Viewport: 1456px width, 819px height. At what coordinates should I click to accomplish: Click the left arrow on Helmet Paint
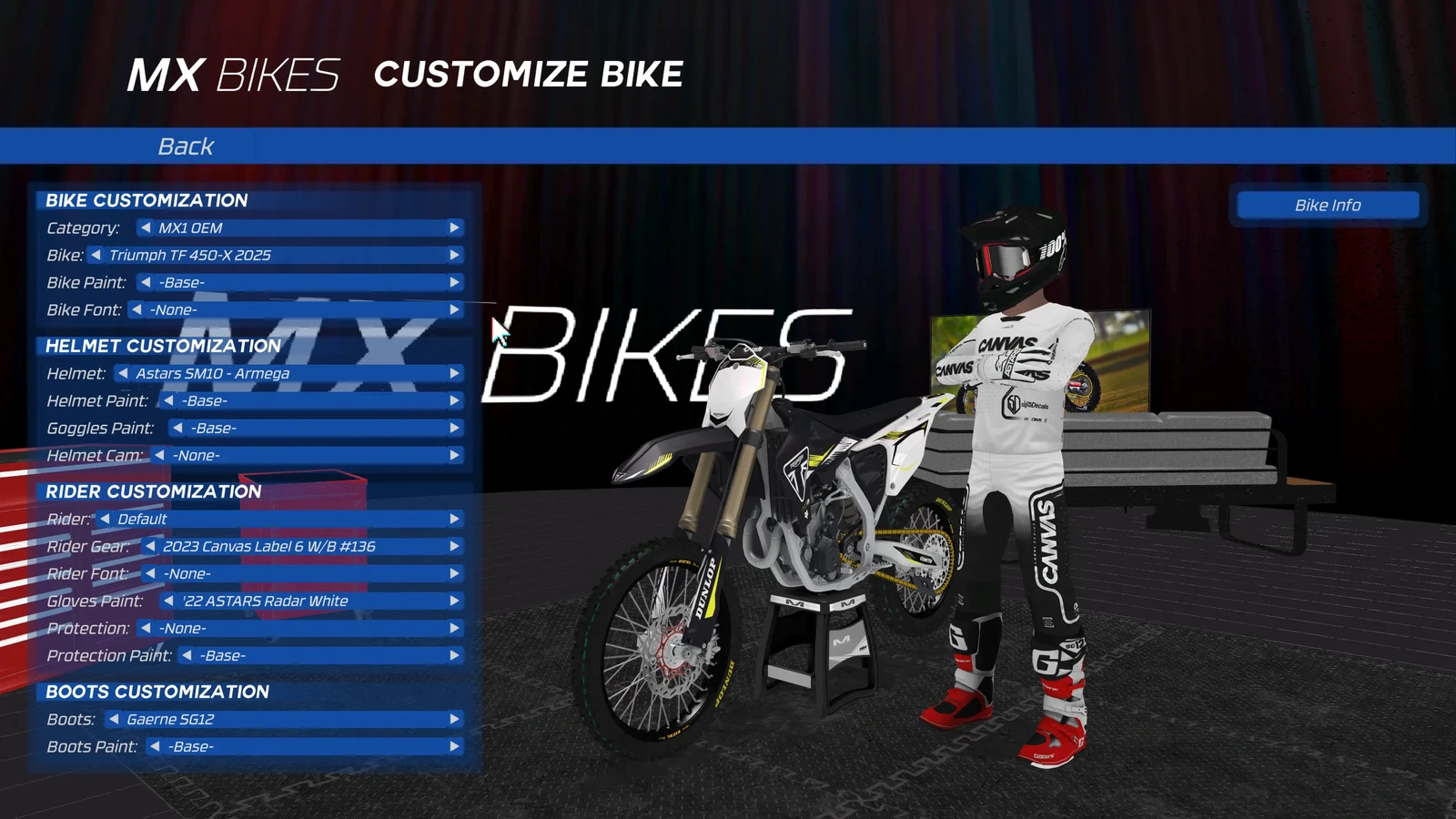click(168, 400)
